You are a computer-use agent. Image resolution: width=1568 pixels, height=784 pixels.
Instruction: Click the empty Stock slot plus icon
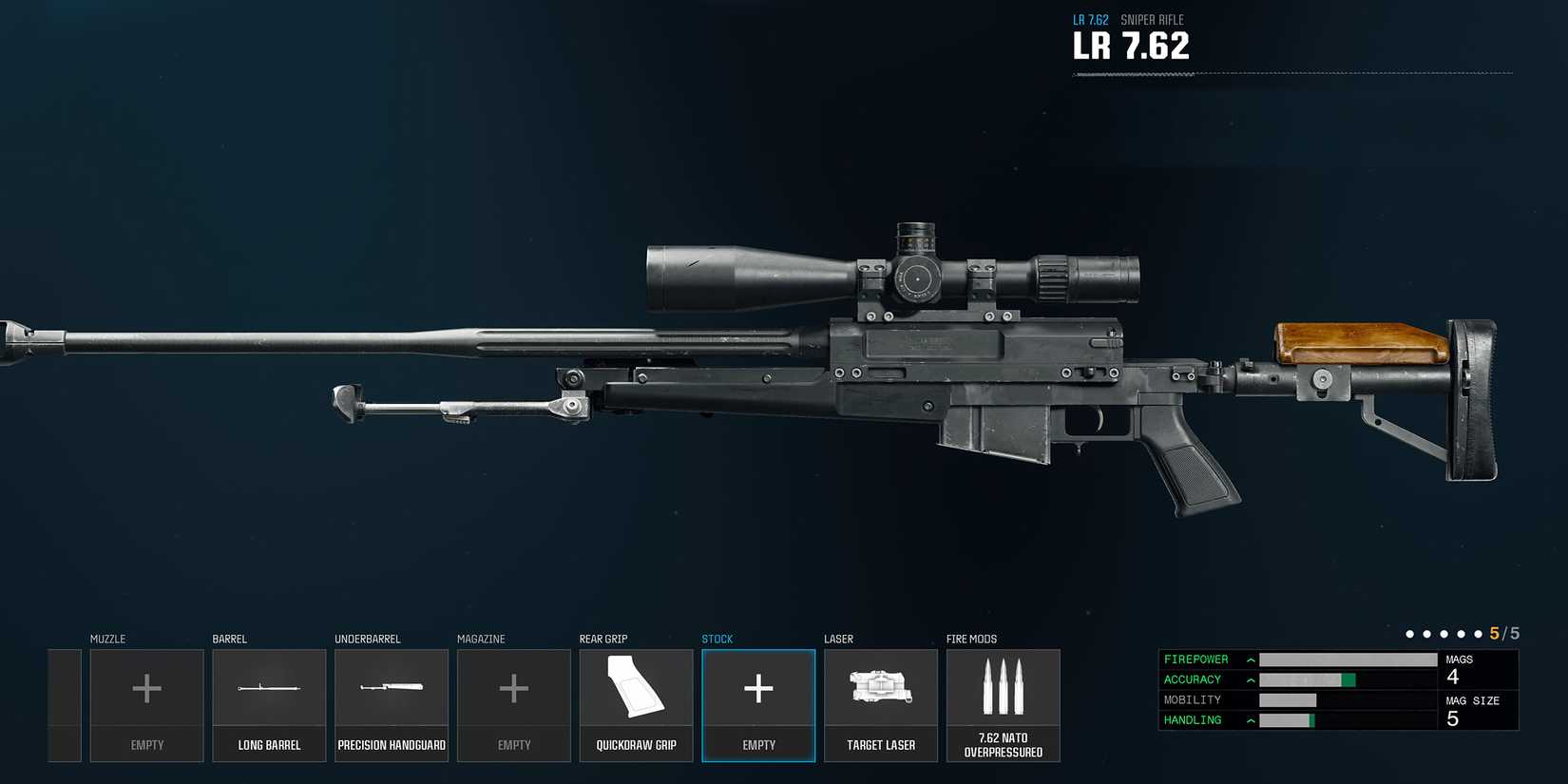pos(758,689)
